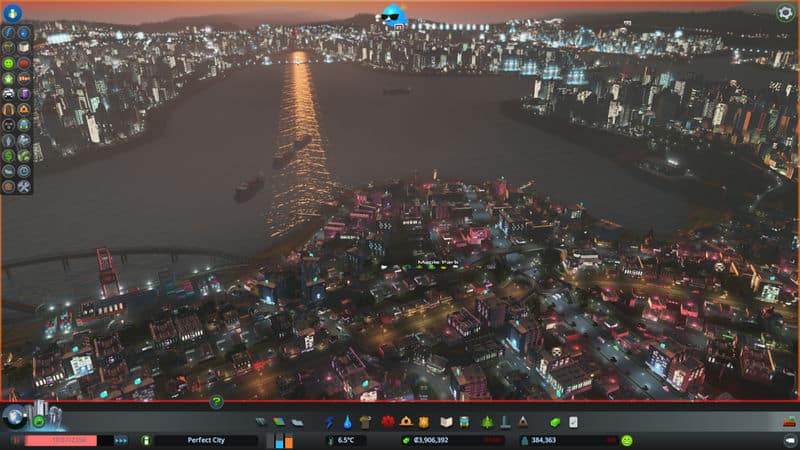Open the Roads build menu
800x450 pixels.
pyautogui.click(x=261, y=422)
